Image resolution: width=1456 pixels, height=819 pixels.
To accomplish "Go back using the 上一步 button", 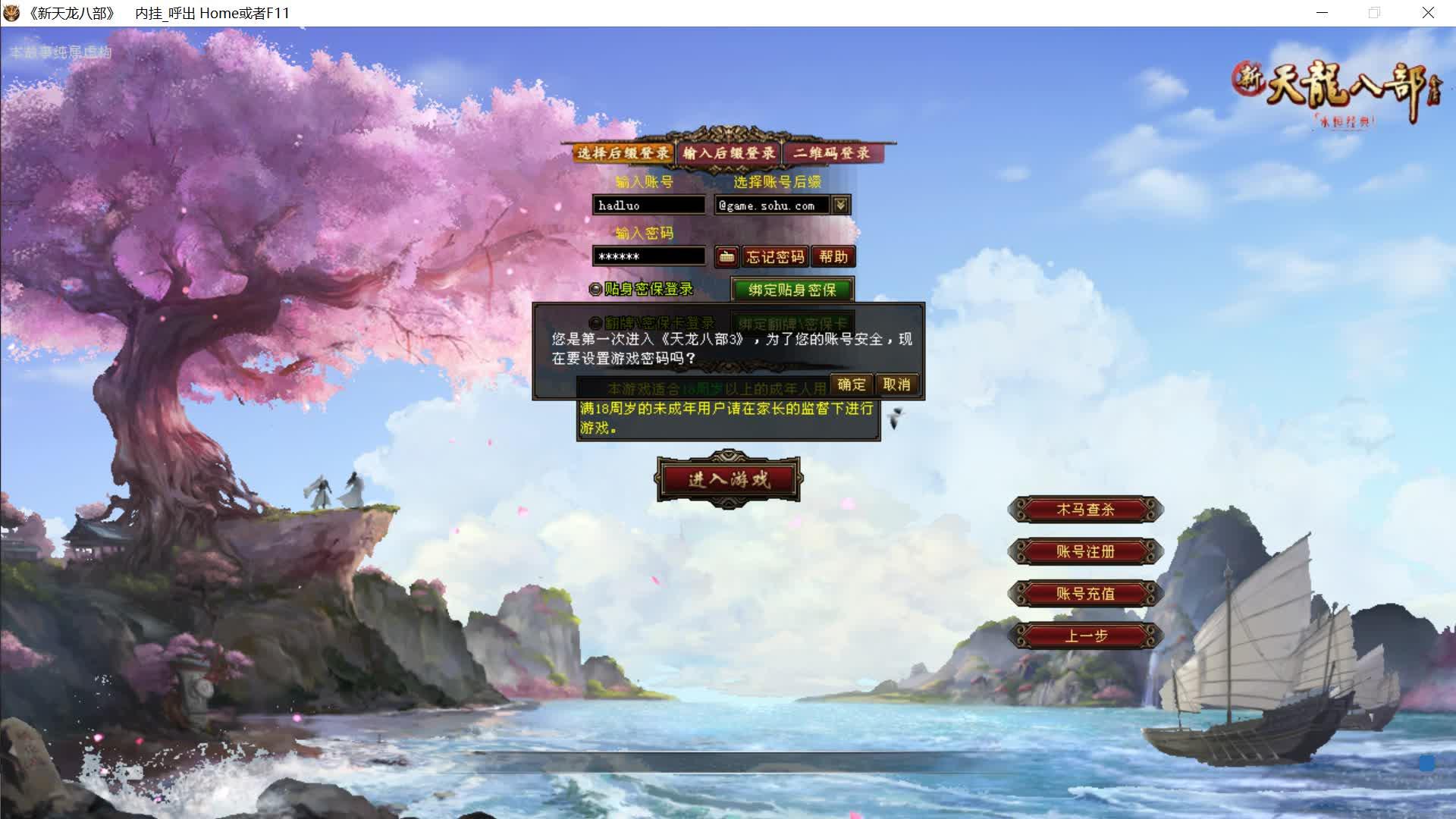I will click(1086, 635).
